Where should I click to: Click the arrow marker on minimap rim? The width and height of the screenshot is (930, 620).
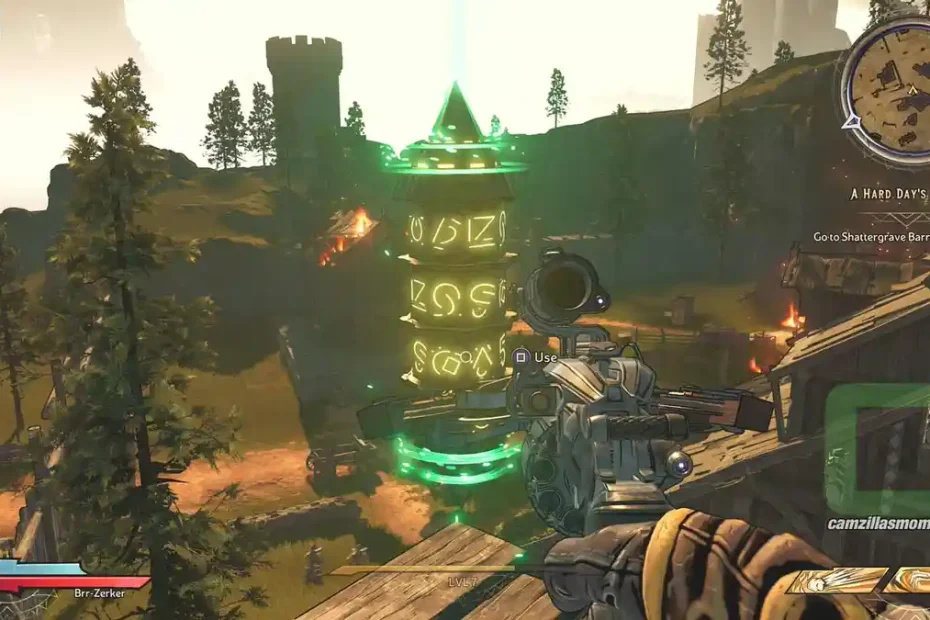click(851, 122)
